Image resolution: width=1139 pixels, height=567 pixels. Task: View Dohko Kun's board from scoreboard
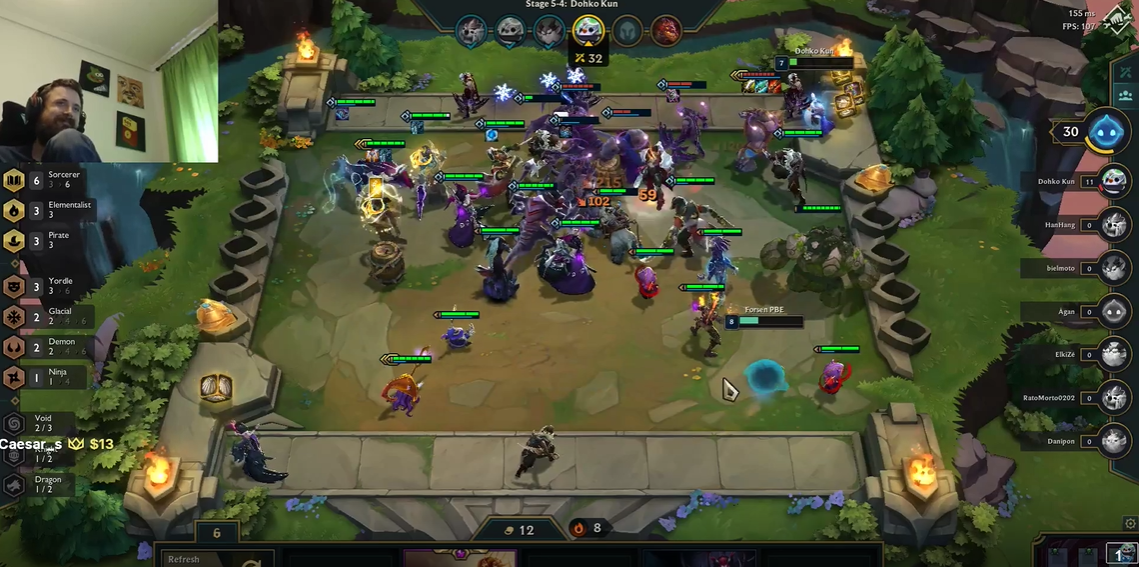tap(1114, 182)
